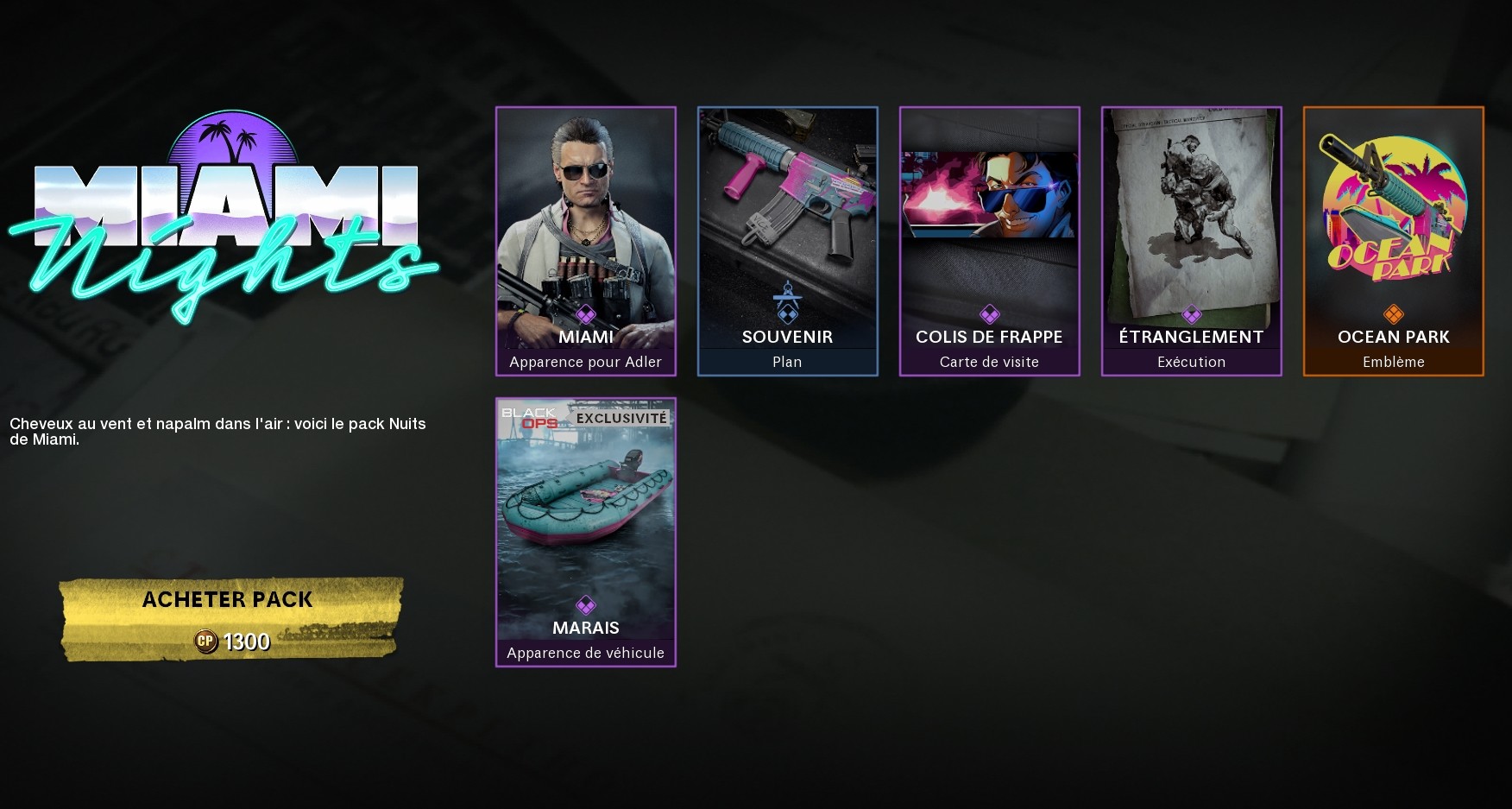Click the Apparence pour Adler label
Viewport: 1512px width, 809px height.
coord(586,362)
